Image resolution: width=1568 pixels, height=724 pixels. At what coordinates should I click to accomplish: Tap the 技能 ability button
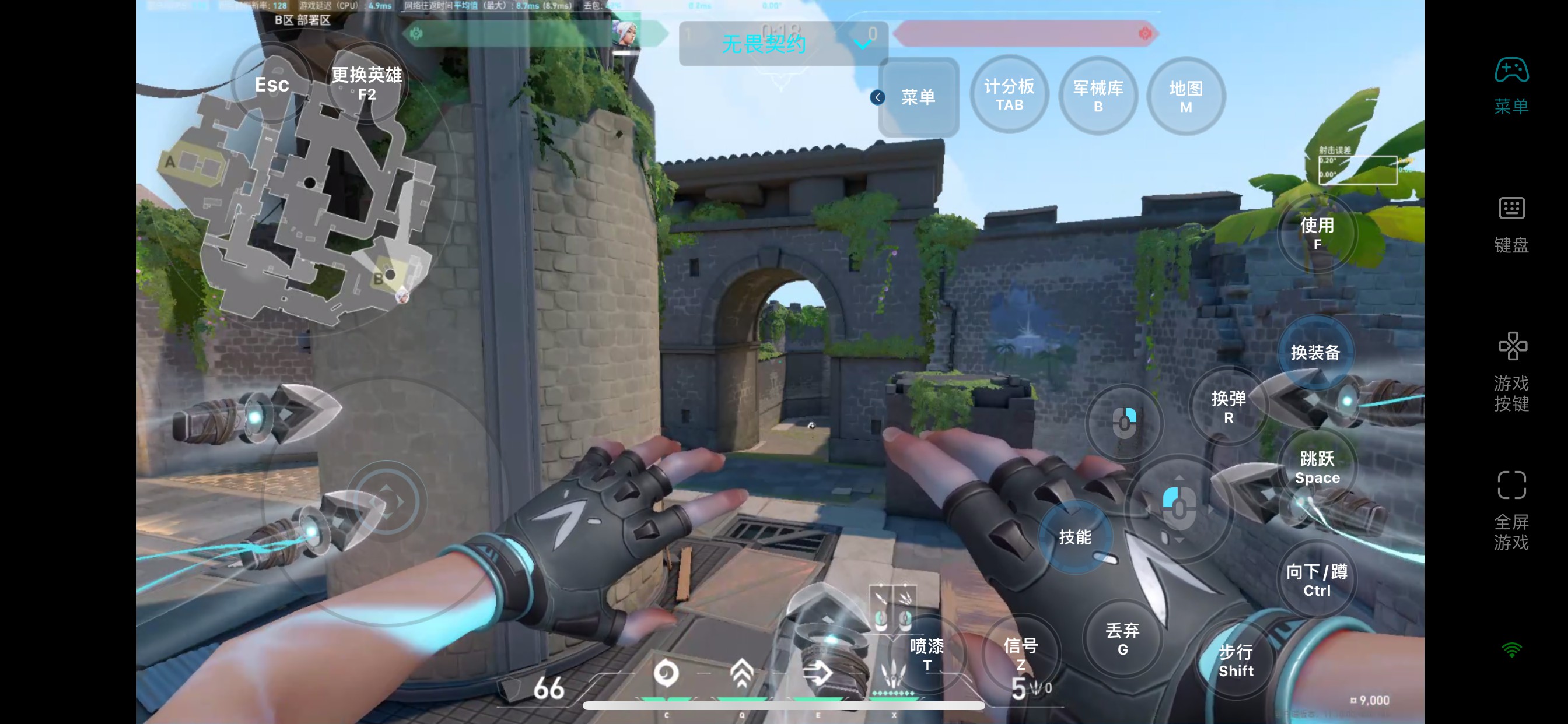(1074, 537)
